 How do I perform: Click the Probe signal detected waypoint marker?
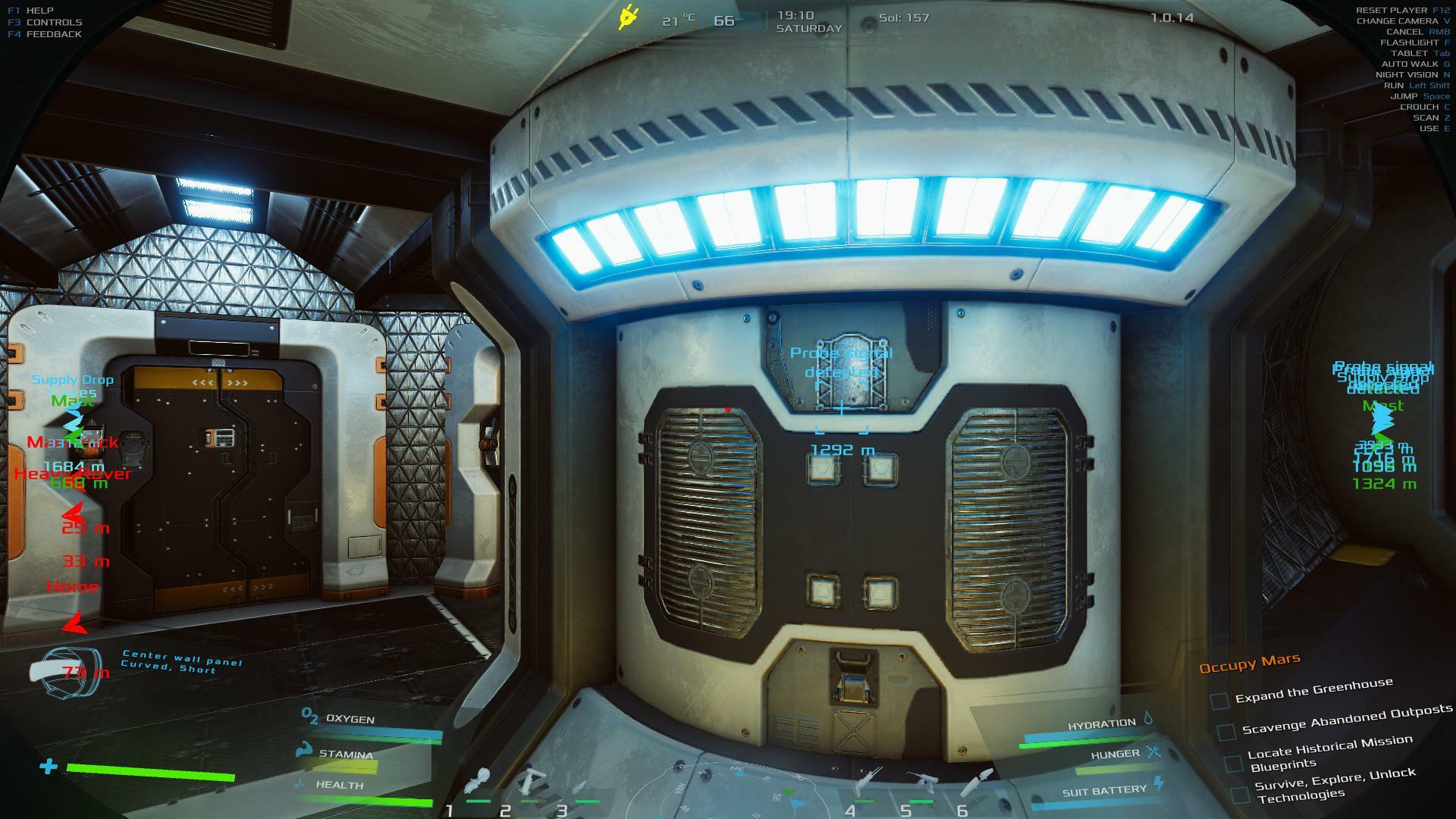[842, 409]
